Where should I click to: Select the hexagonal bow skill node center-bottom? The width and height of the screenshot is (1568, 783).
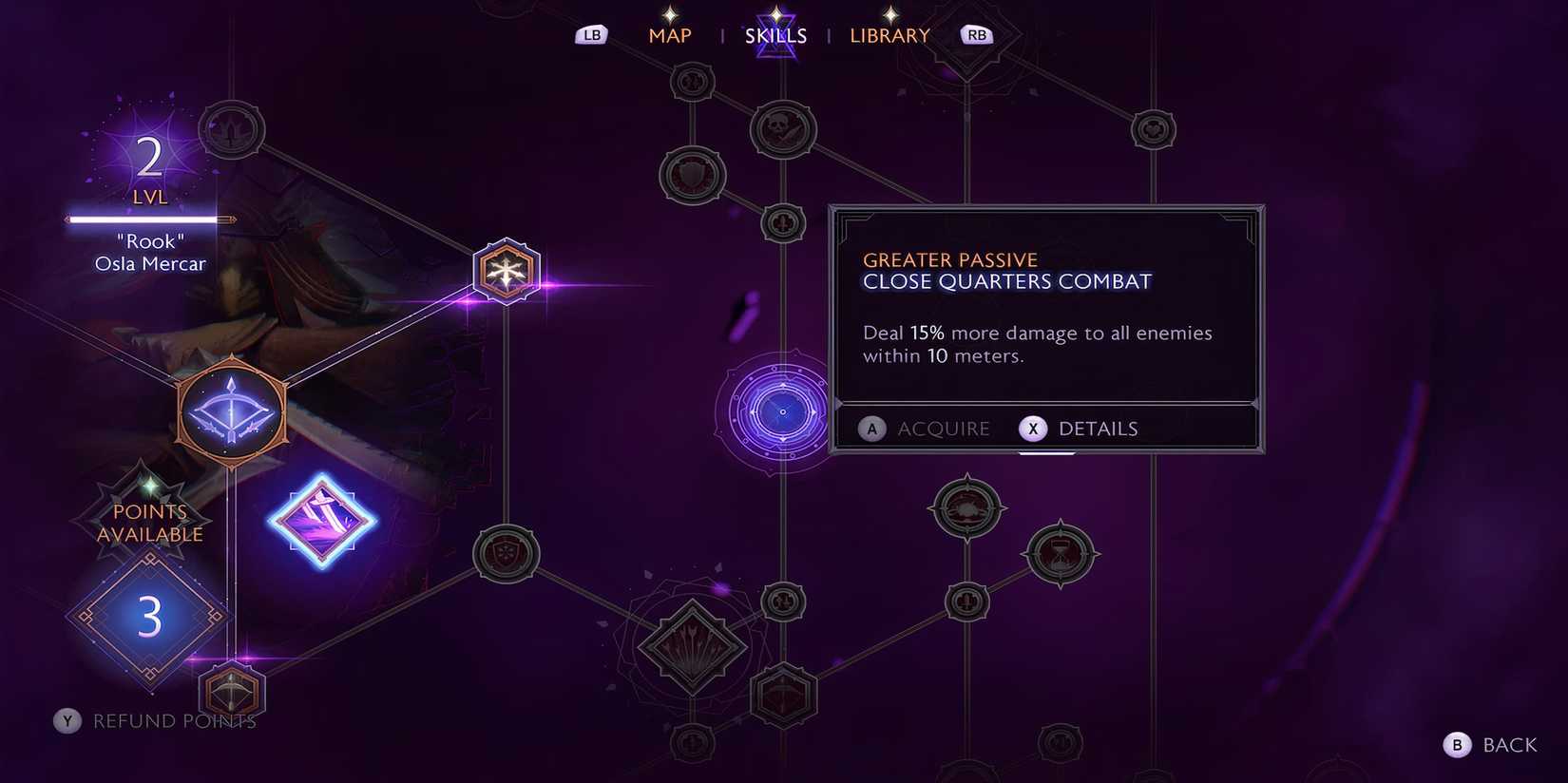[784, 696]
